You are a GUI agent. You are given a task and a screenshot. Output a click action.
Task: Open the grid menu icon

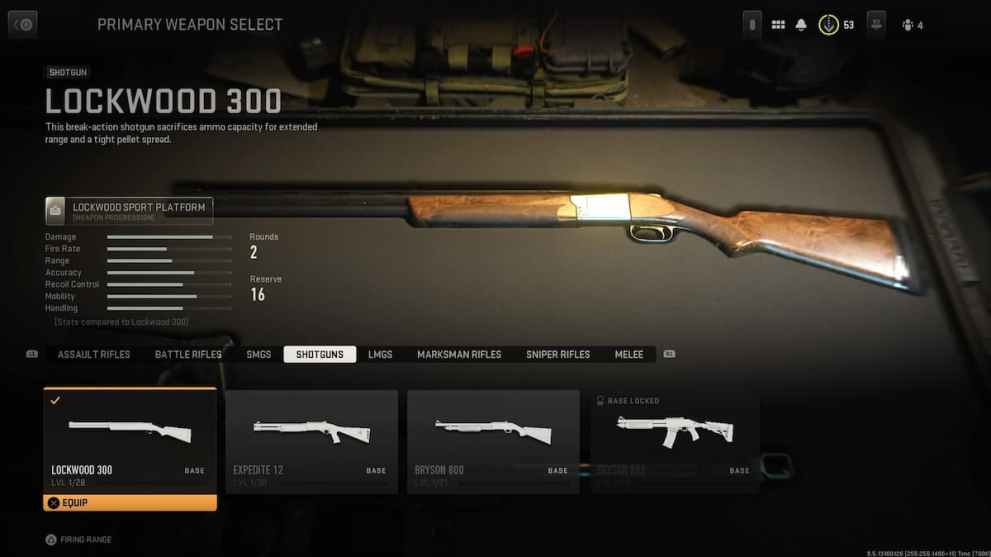[x=778, y=25]
